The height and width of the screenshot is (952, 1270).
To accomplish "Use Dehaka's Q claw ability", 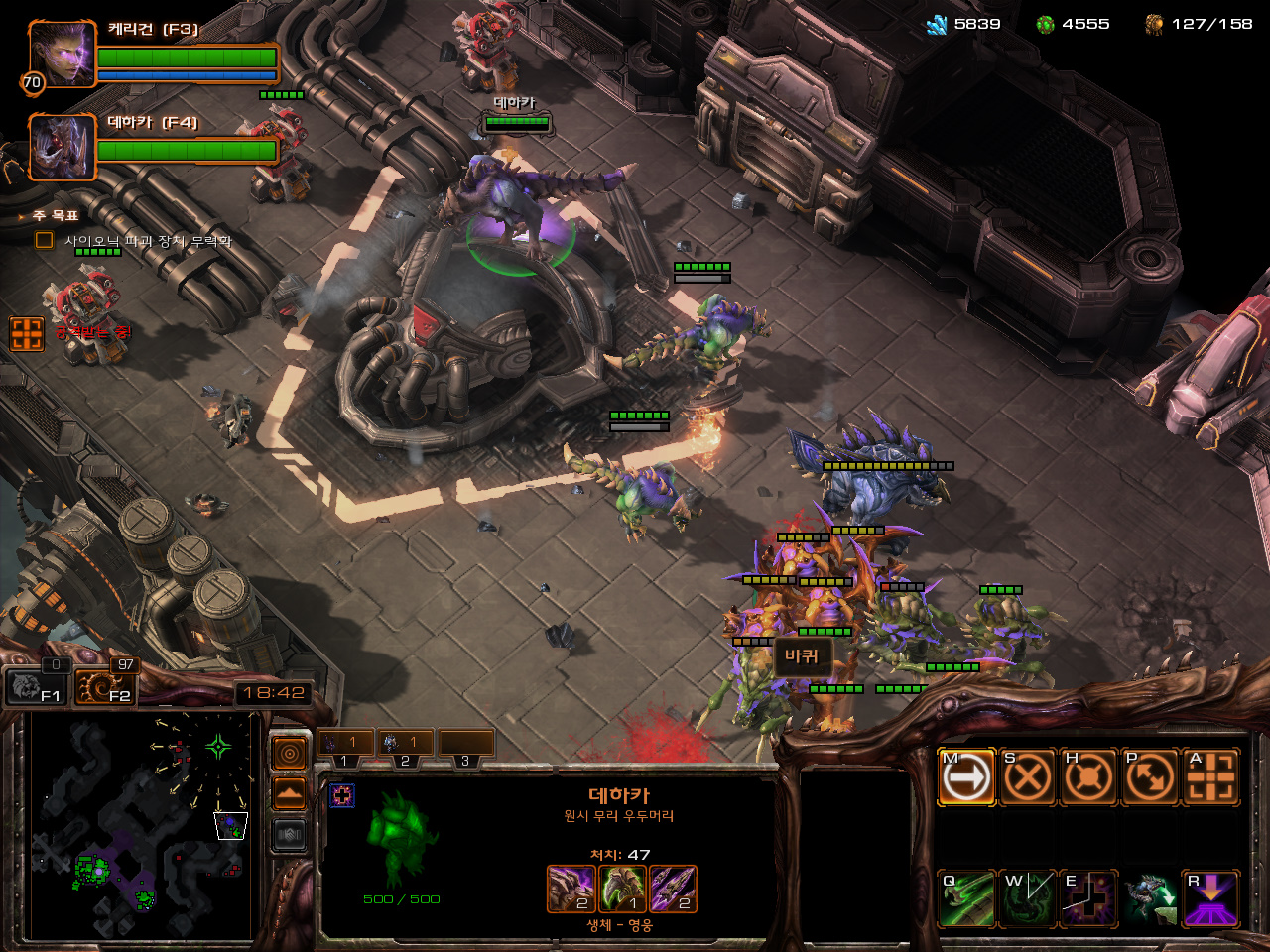I will click(966, 898).
